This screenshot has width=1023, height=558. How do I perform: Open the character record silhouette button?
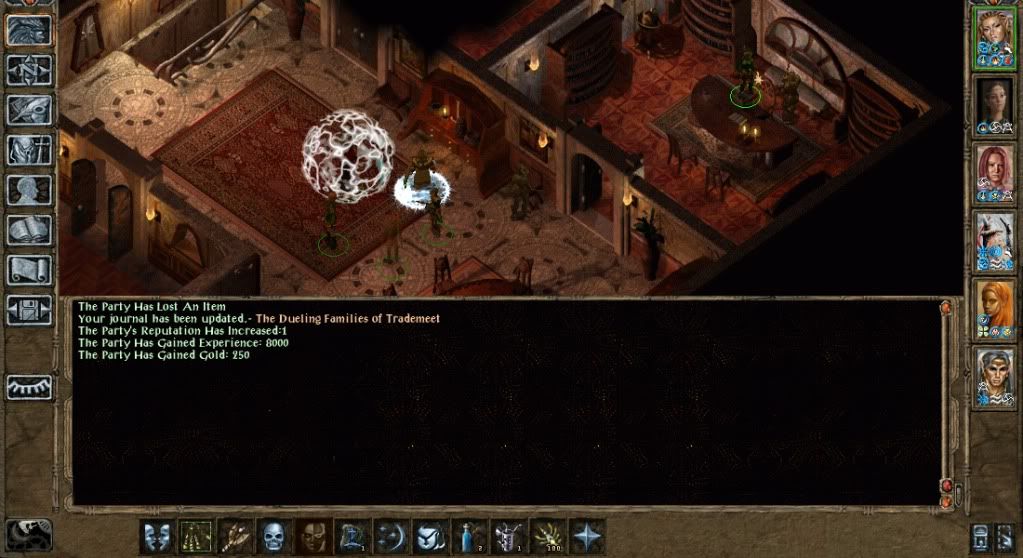click(29, 190)
